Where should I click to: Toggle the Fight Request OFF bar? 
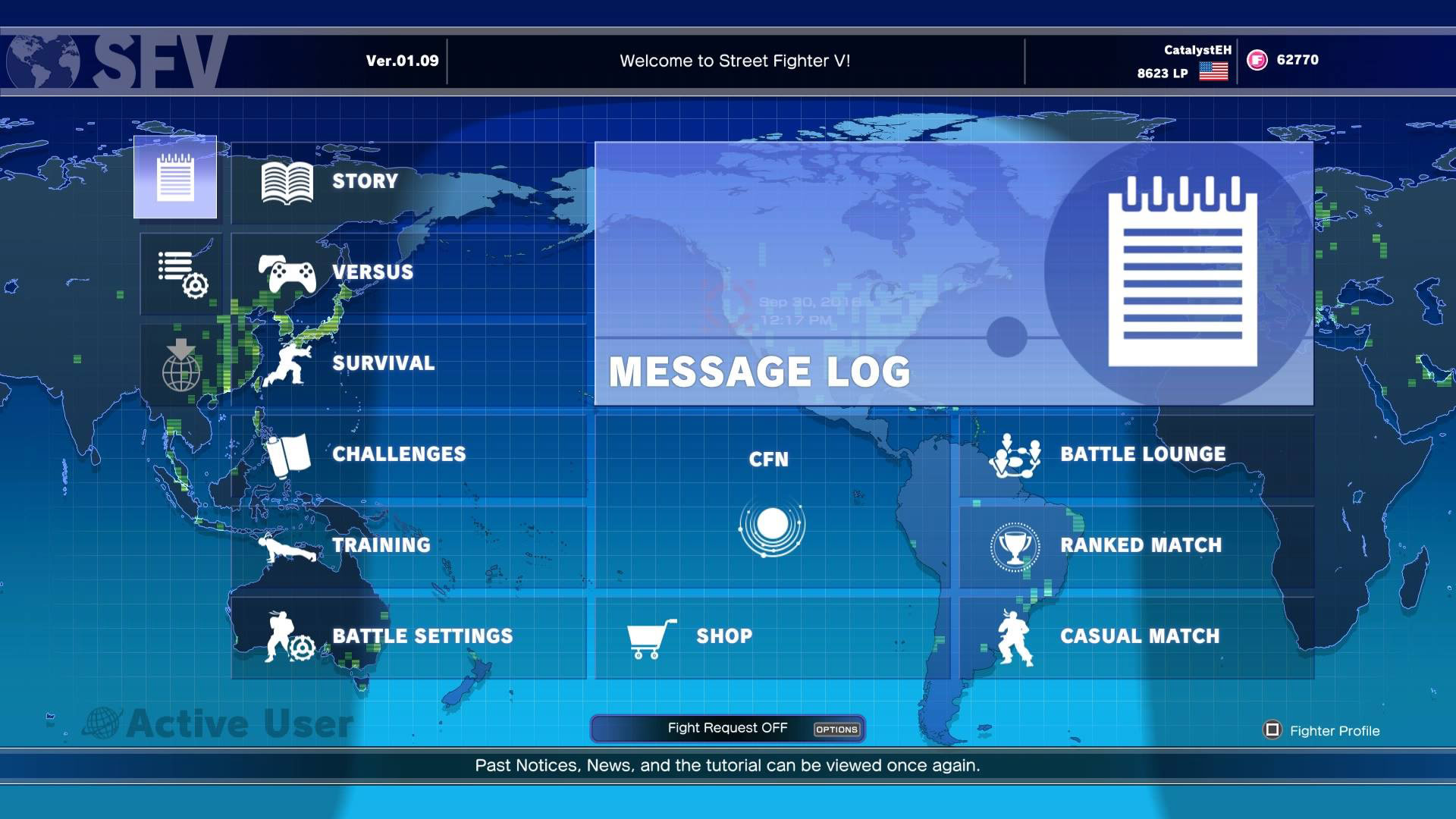pos(727,729)
